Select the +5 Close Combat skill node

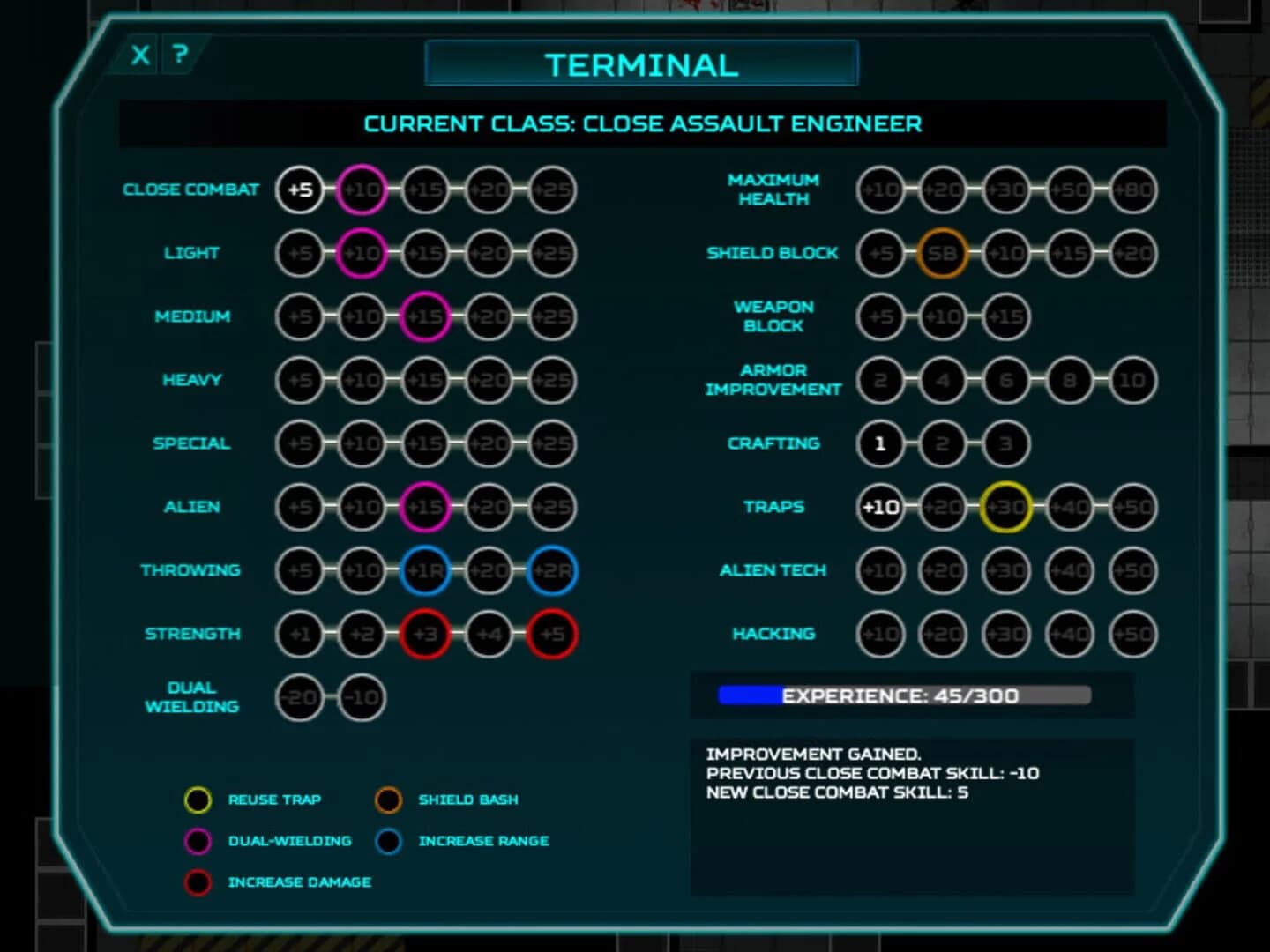tap(298, 190)
